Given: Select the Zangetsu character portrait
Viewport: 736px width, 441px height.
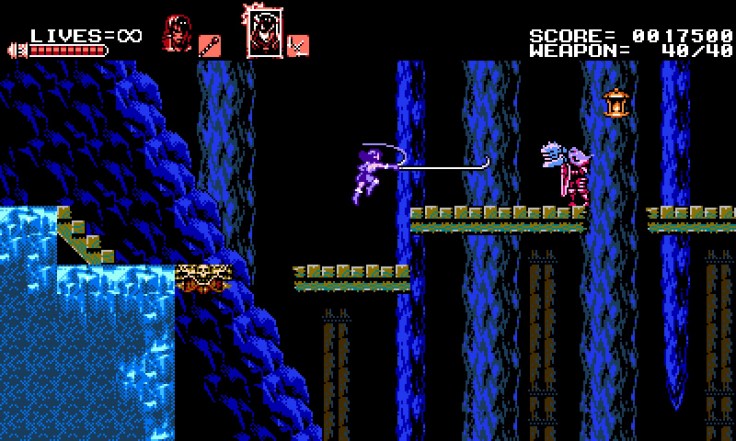Looking at the screenshot, I should 177,34.
